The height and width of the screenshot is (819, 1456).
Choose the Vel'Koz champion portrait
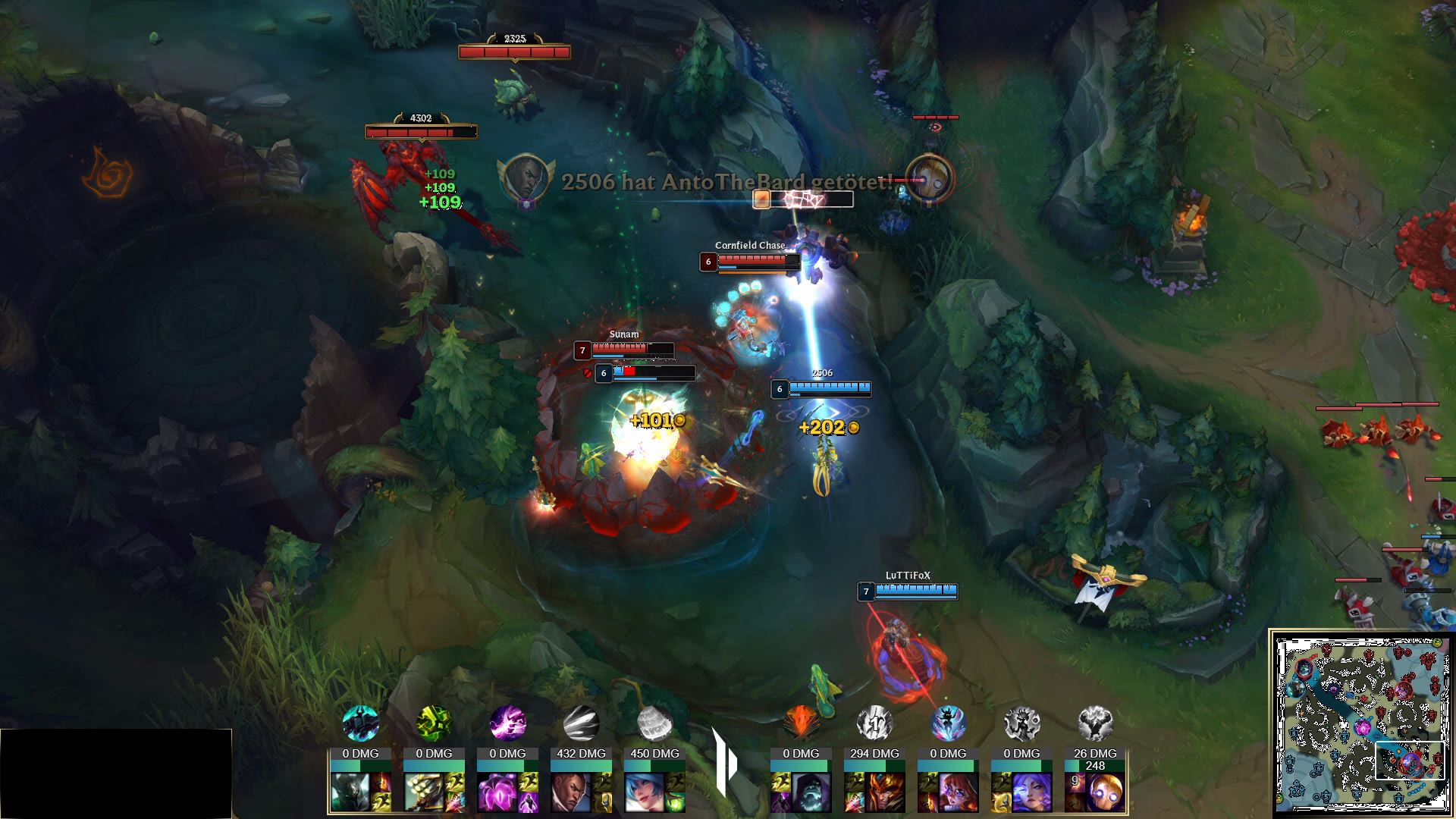[497, 792]
